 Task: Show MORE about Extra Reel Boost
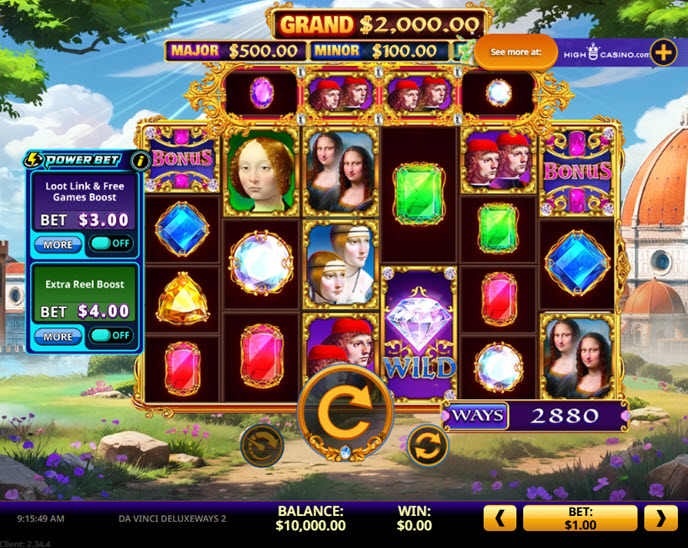(58, 335)
